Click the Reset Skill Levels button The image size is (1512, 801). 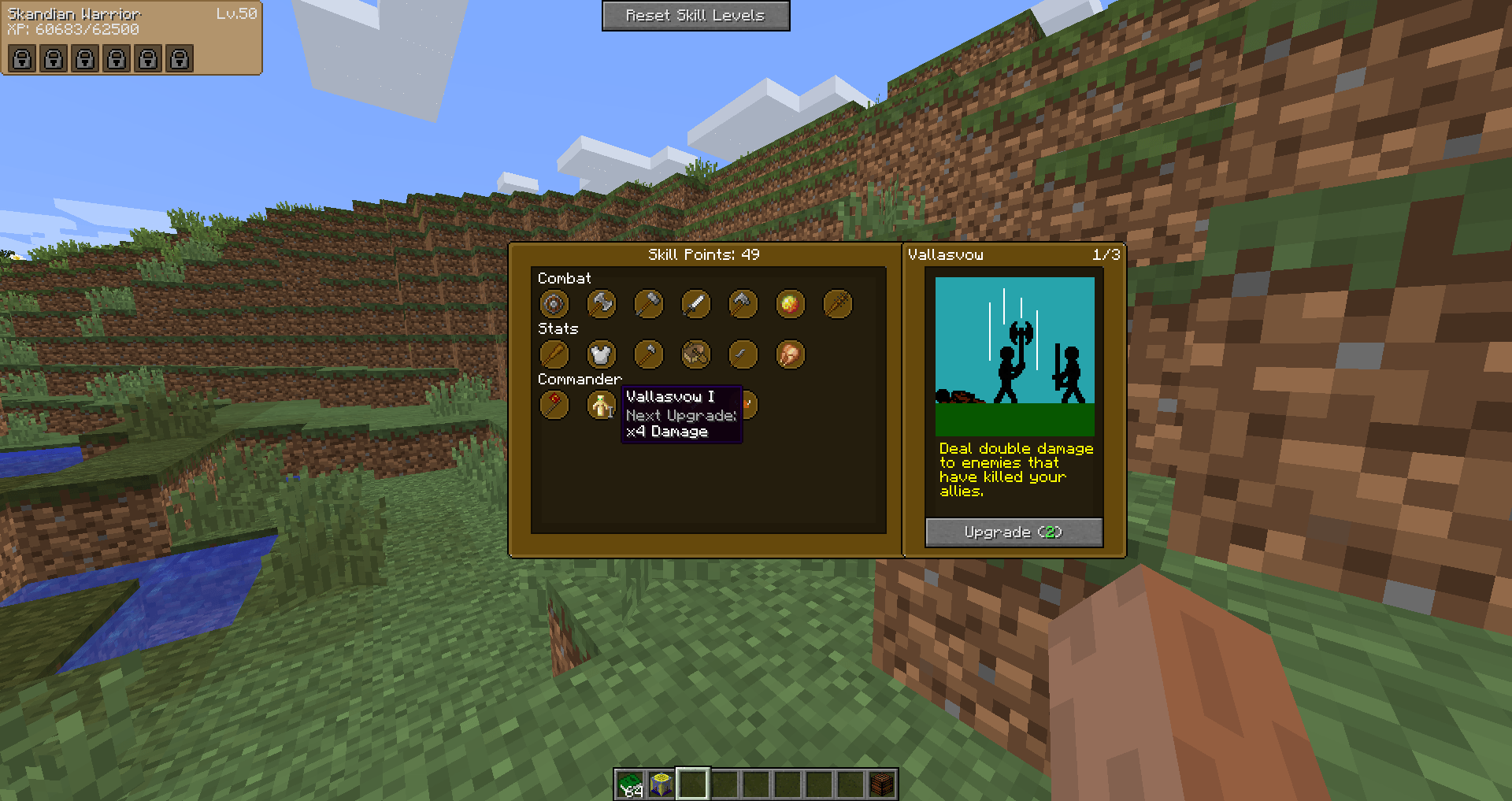pos(695,15)
